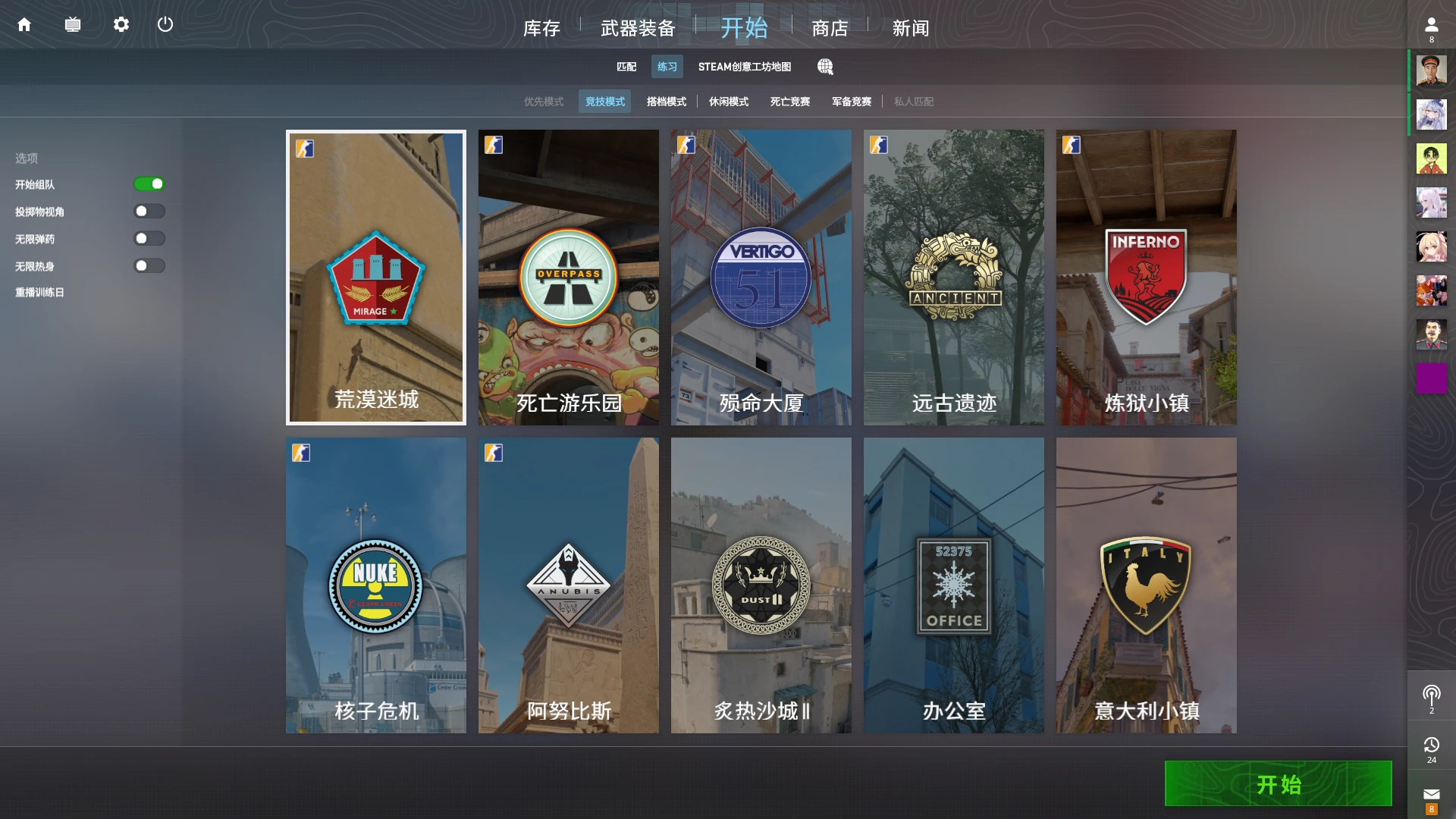Viewport: 1456px width, 819px height.
Task: Click the active duty badge on 核子危机 tile
Action: [x=300, y=453]
